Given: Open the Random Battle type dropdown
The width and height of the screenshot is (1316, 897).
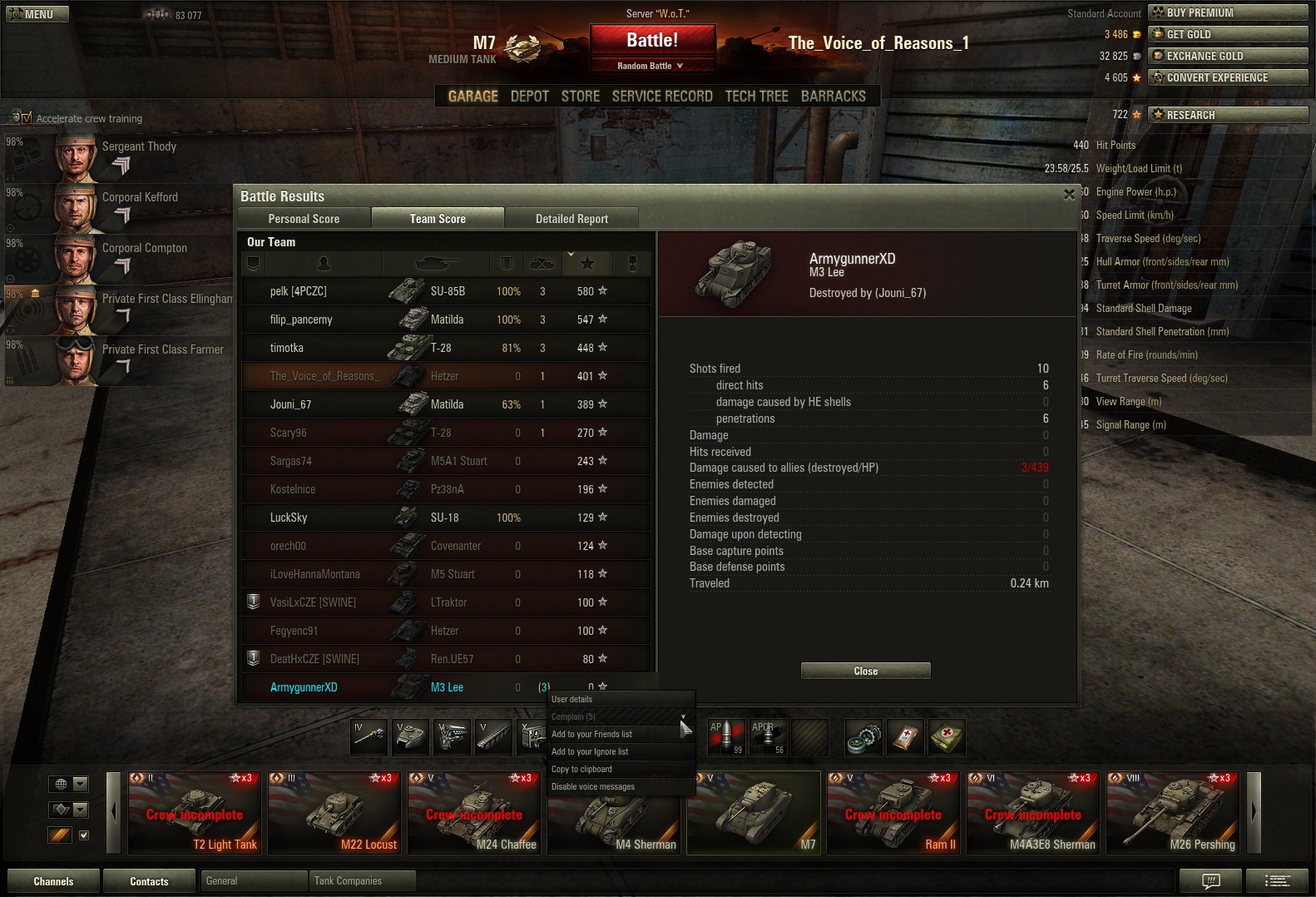Looking at the screenshot, I should [x=652, y=66].
